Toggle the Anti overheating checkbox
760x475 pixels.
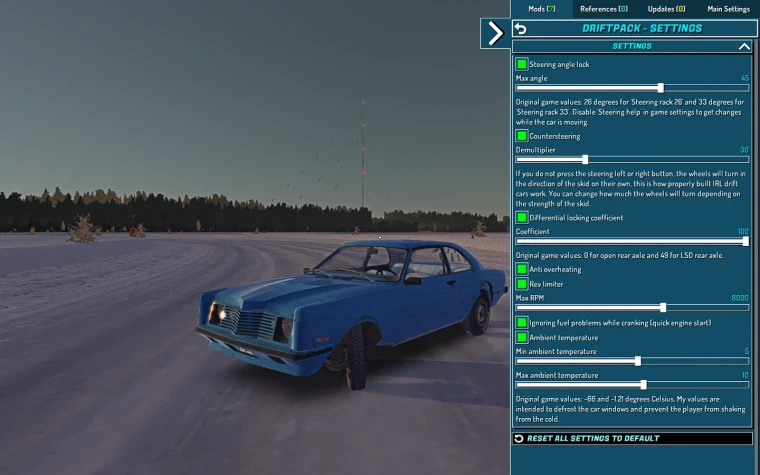[522, 269]
